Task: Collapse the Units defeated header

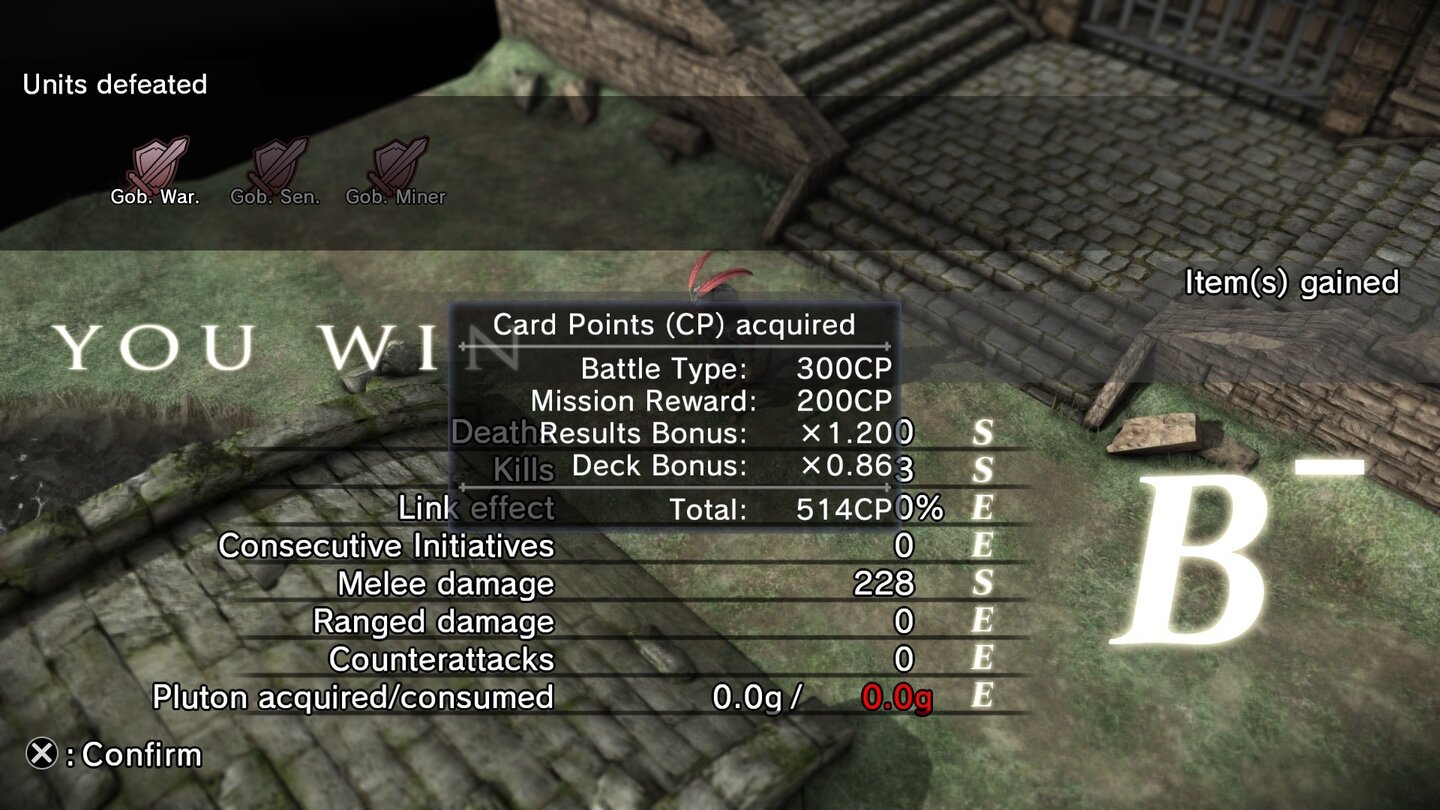Action: click(115, 85)
